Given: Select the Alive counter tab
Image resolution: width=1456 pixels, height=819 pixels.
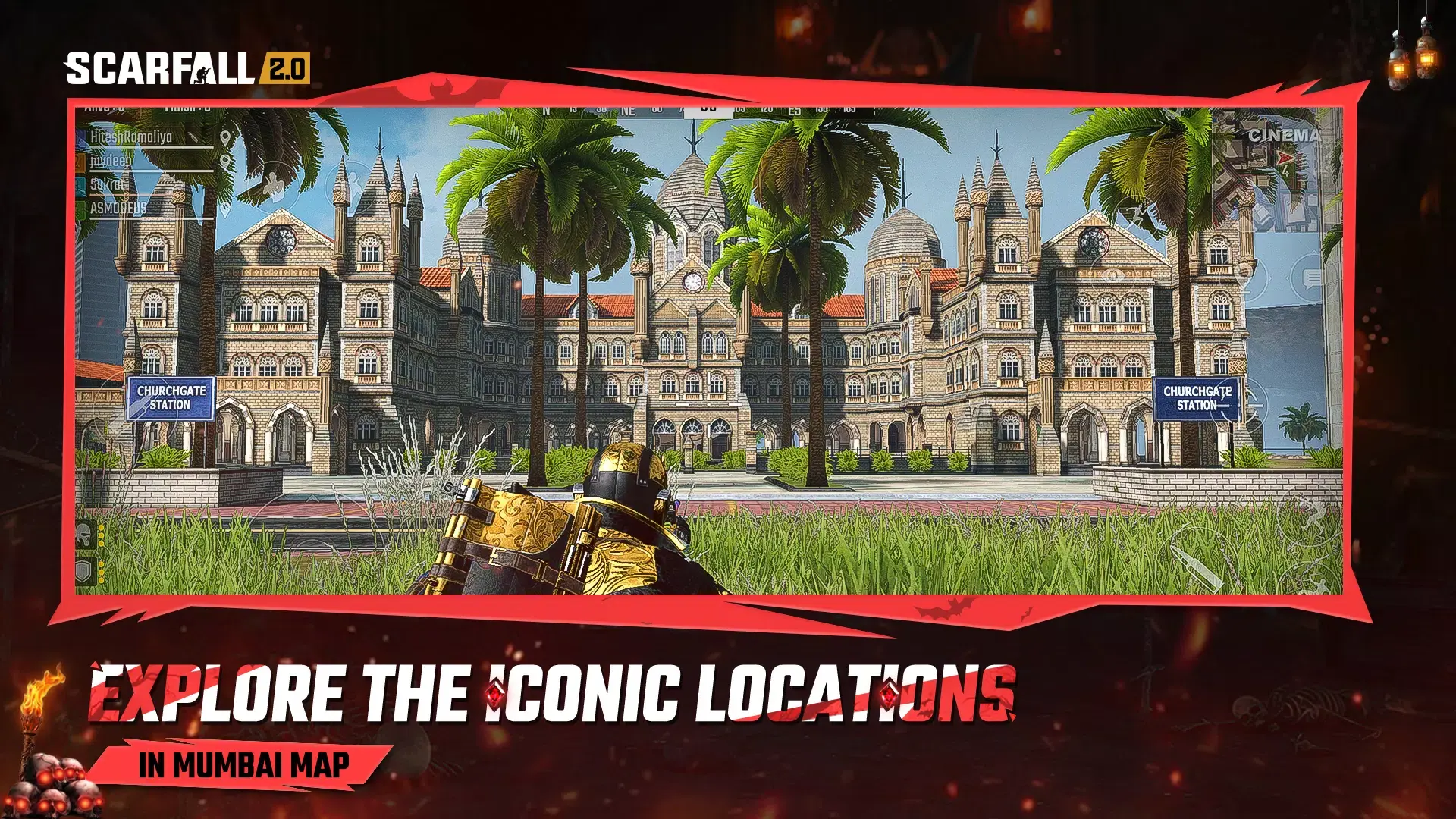Looking at the screenshot, I should pos(104,108).
